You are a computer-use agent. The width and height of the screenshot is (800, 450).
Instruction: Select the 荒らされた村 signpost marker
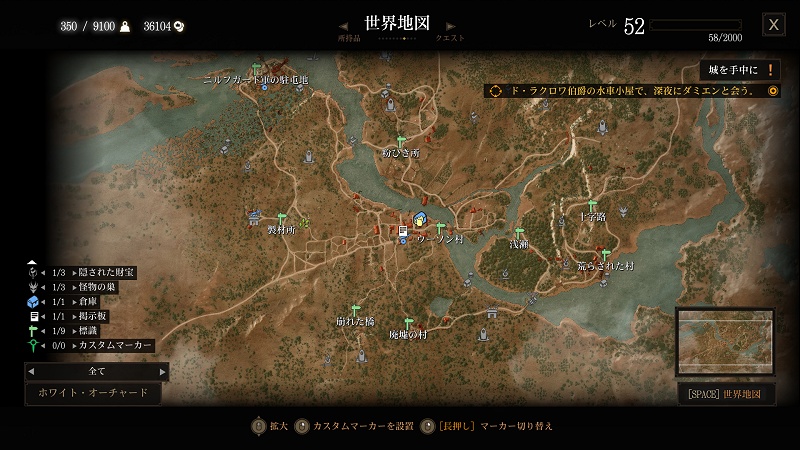point(605,255)
